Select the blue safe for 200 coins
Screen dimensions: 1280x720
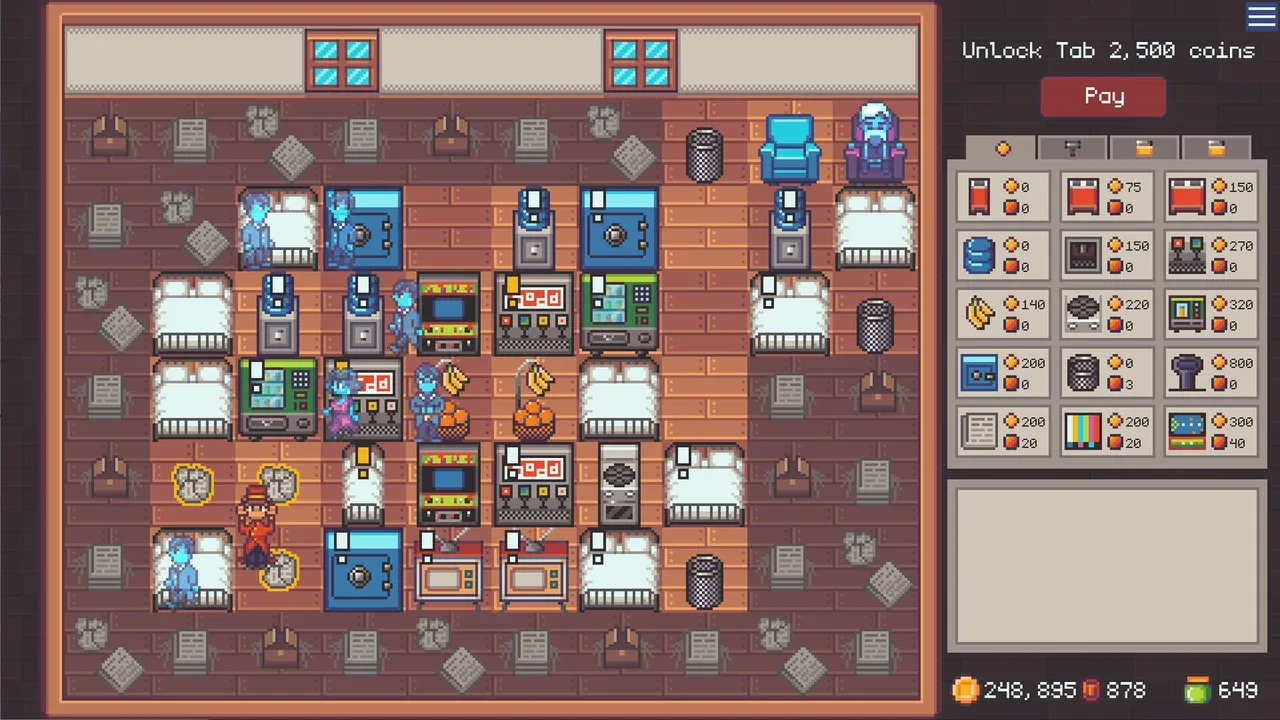click(x=1000, y=372)
